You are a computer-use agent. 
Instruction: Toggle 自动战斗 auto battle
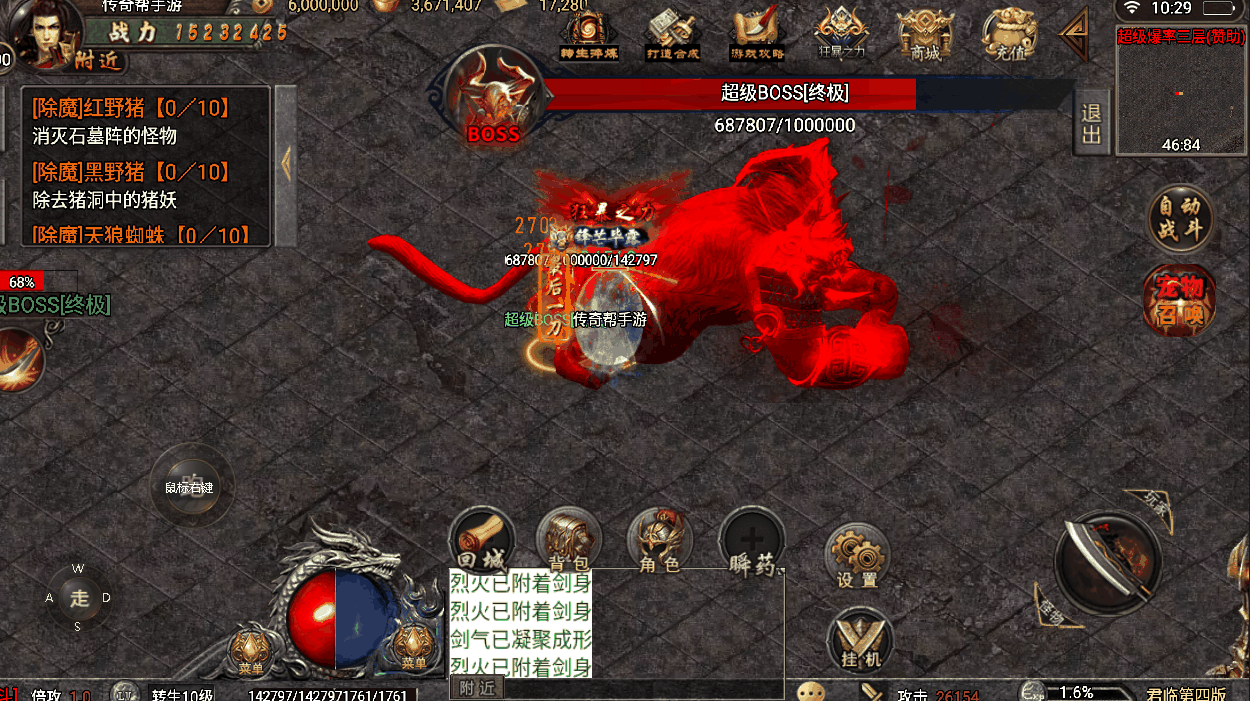pos(1180,218)
